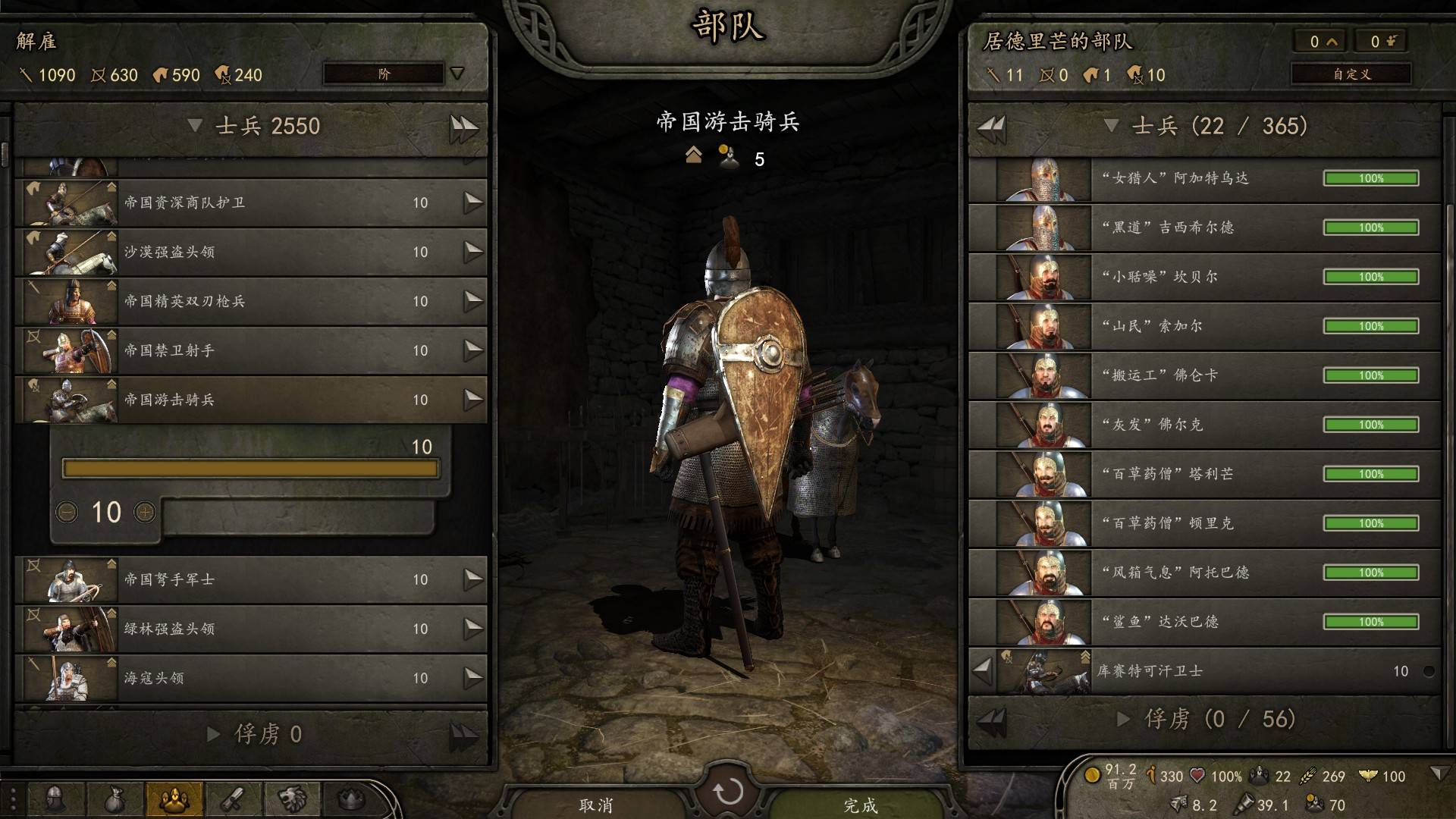Viewport: 1456px width, 819px height.
Task: Collapse the left 士兵 2550 section
Action: [195, 126]
